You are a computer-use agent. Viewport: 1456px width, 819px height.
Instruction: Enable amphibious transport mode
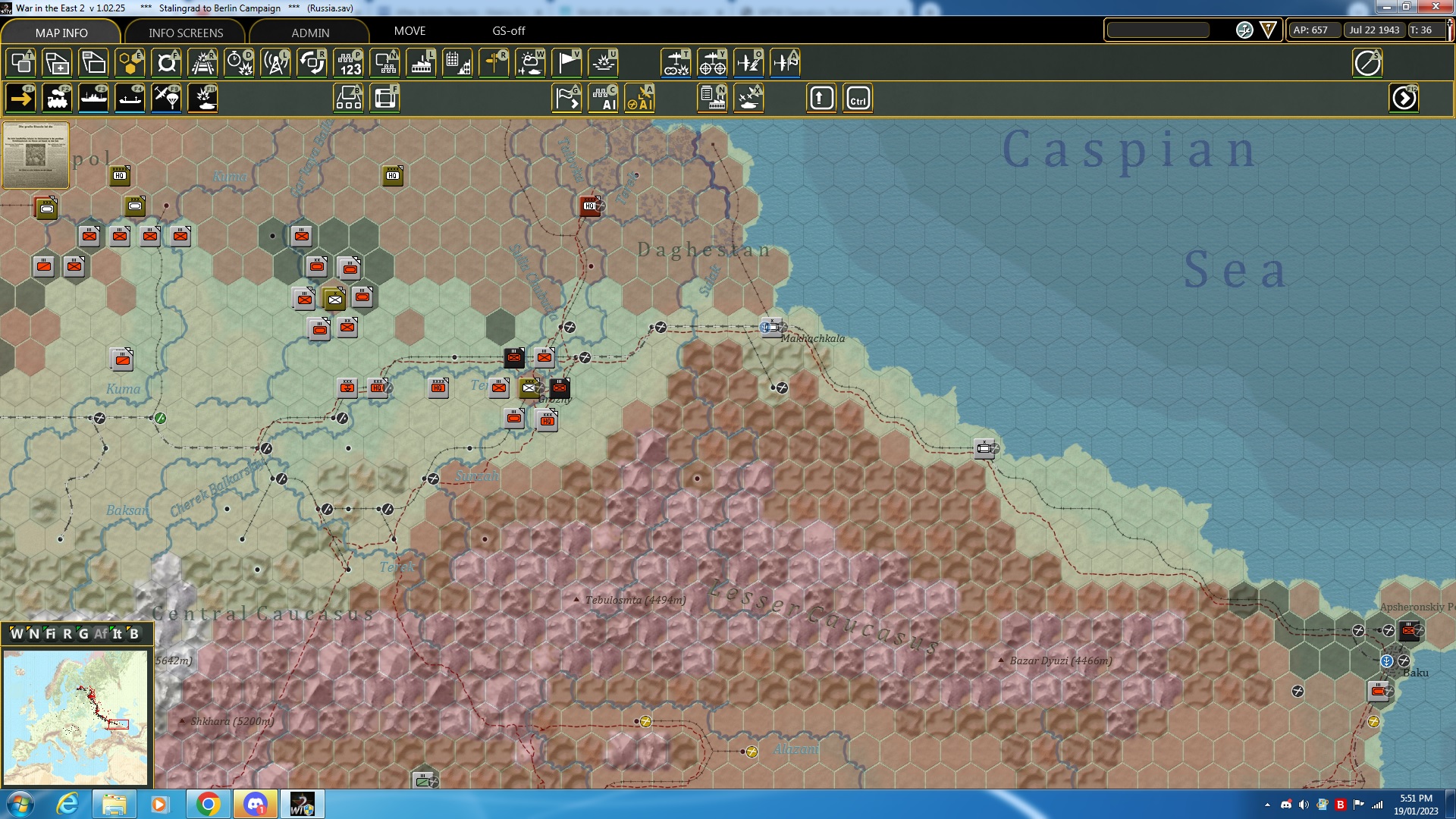130,98
